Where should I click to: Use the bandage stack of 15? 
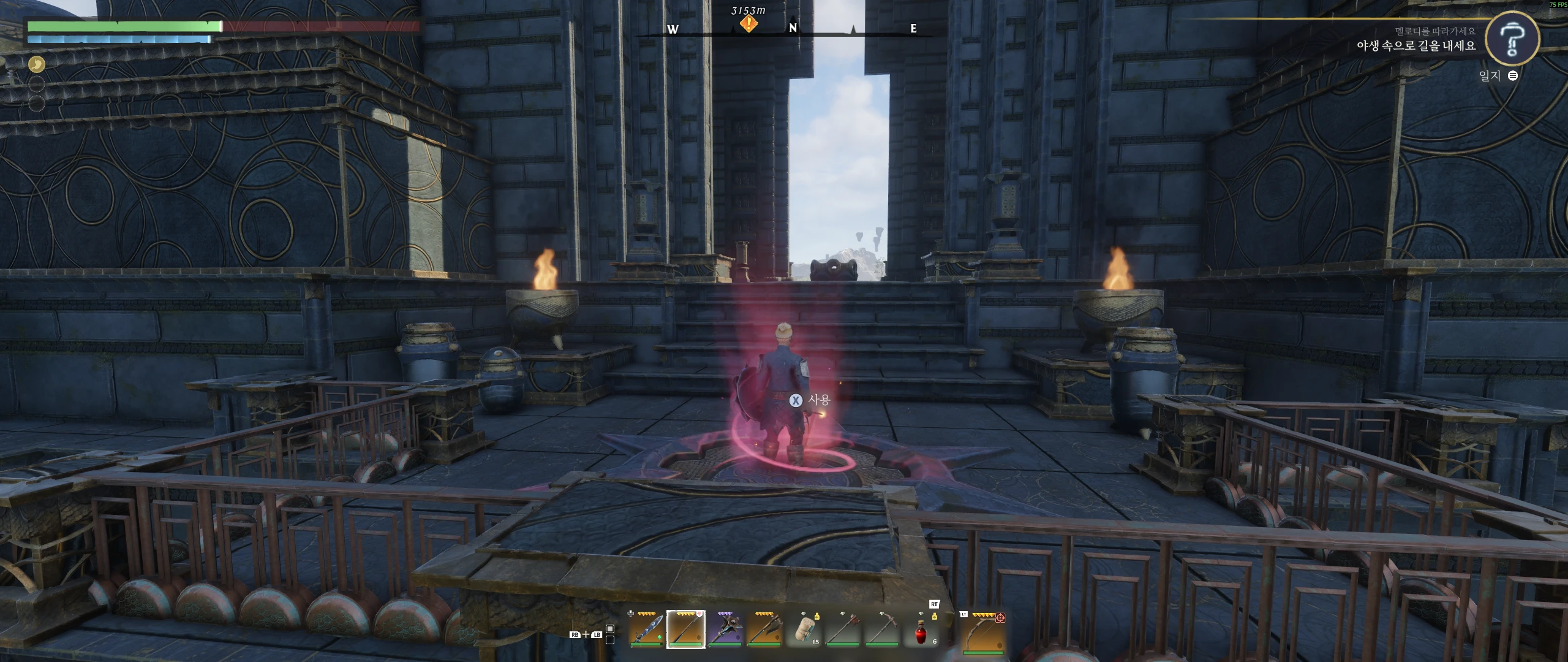pos(804,630)
